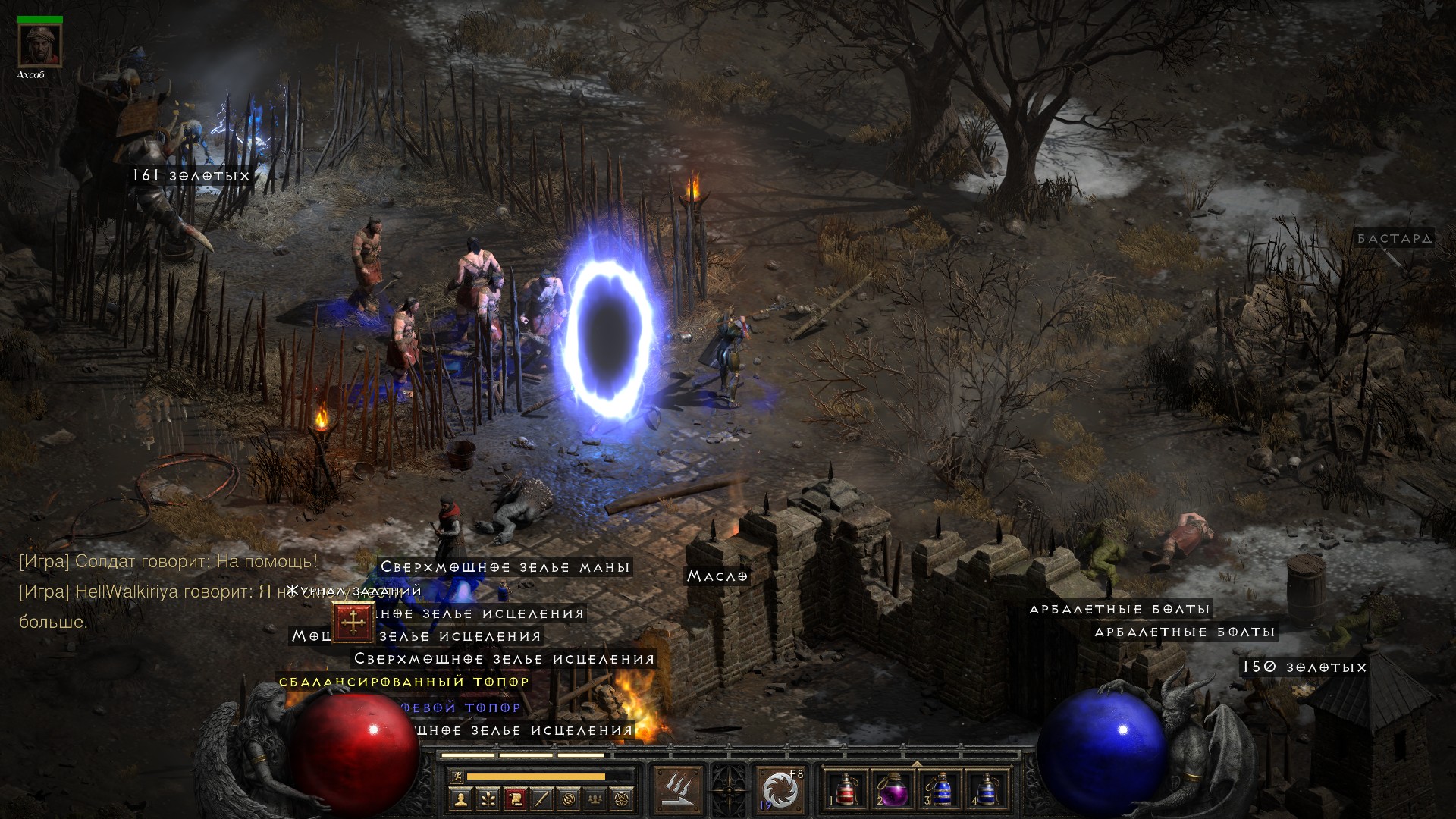The width and height of the screenshot is (1456, 819).
Task: Collect the 161 золотых gold label
Action: tap(191, 176)
